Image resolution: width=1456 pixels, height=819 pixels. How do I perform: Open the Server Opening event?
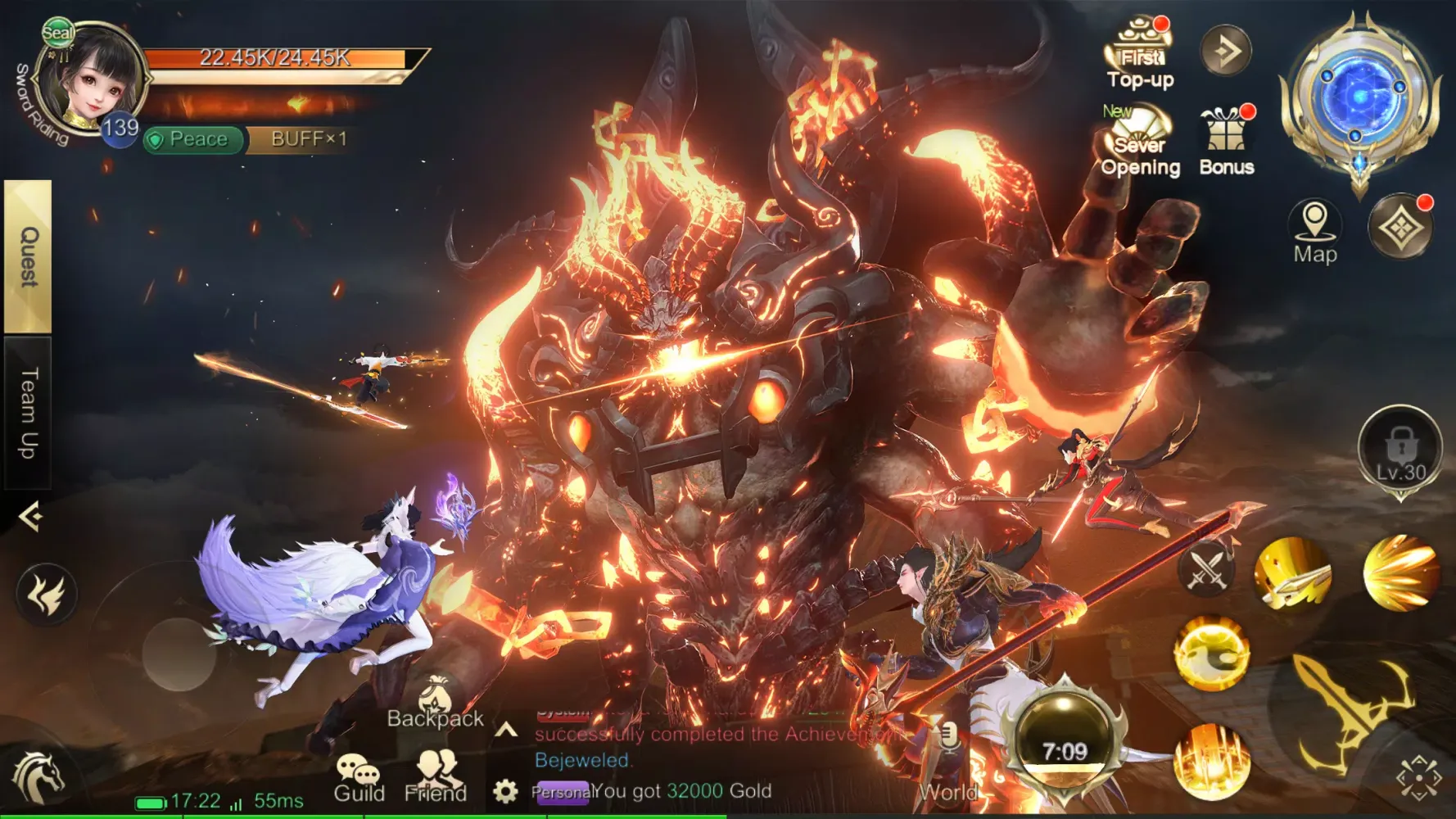[x=1140, y=141]
